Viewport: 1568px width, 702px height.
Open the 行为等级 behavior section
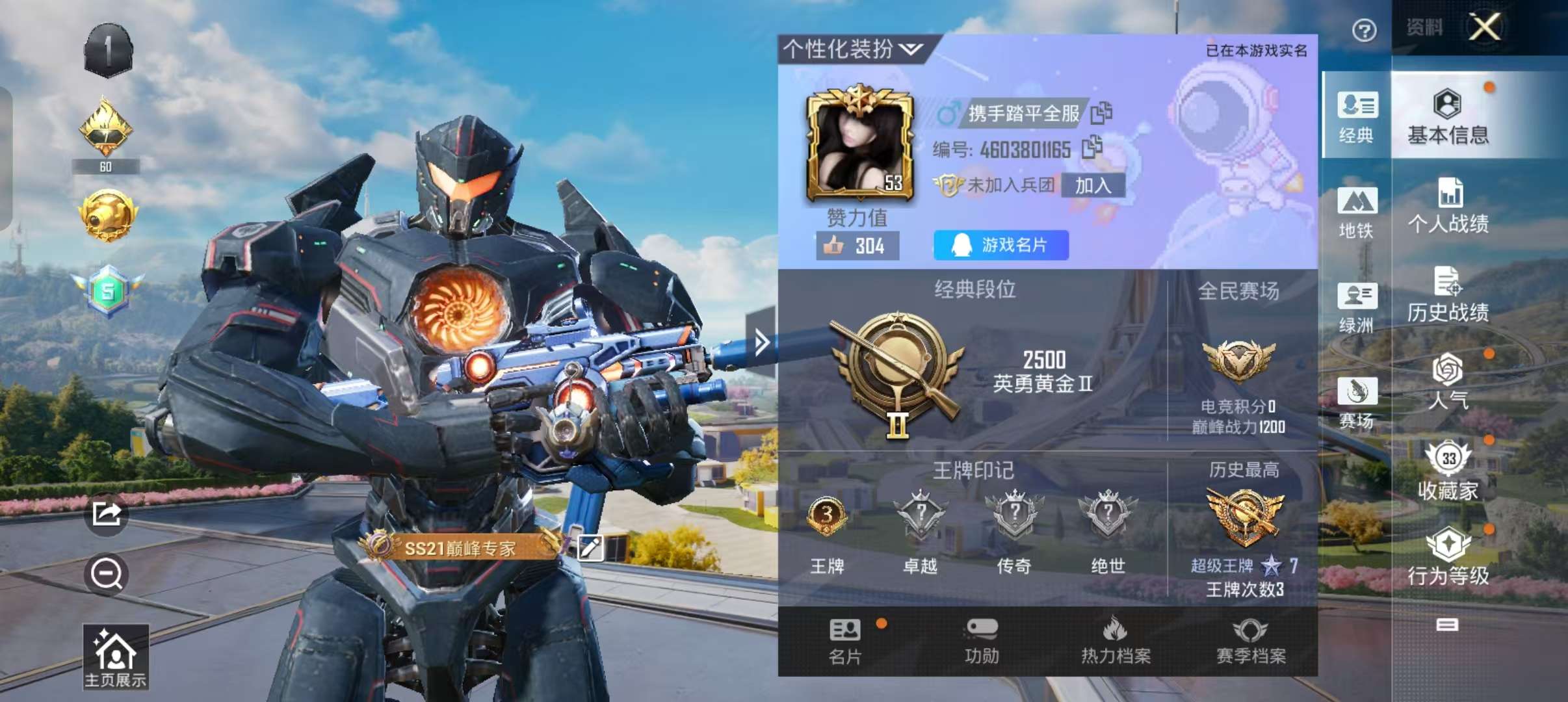point(1448,557)
